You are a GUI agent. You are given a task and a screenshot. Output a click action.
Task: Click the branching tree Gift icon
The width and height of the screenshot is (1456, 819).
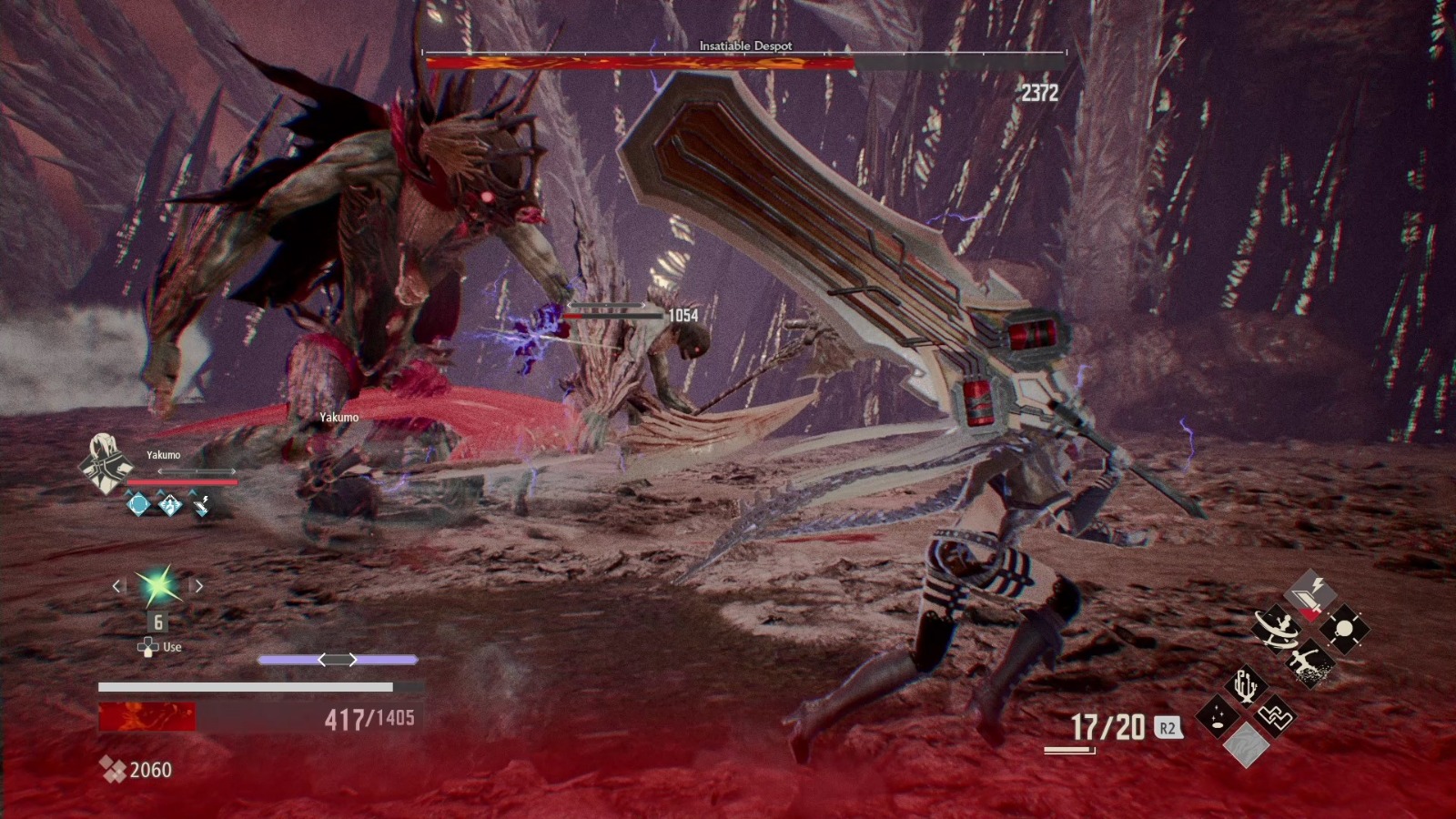1247,685
